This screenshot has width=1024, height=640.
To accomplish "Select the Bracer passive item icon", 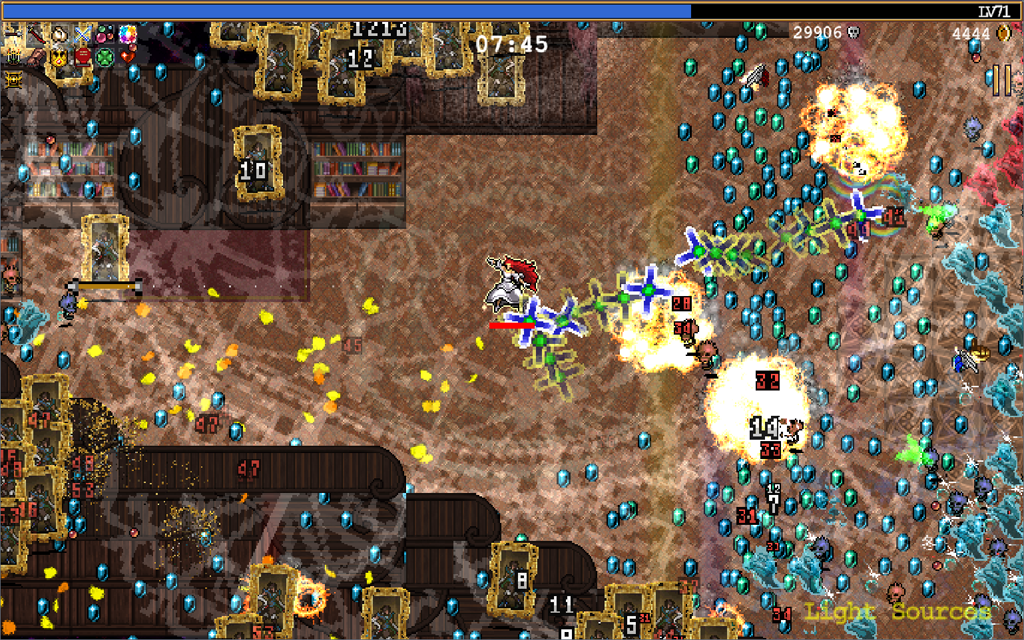I will coord(36,57).
